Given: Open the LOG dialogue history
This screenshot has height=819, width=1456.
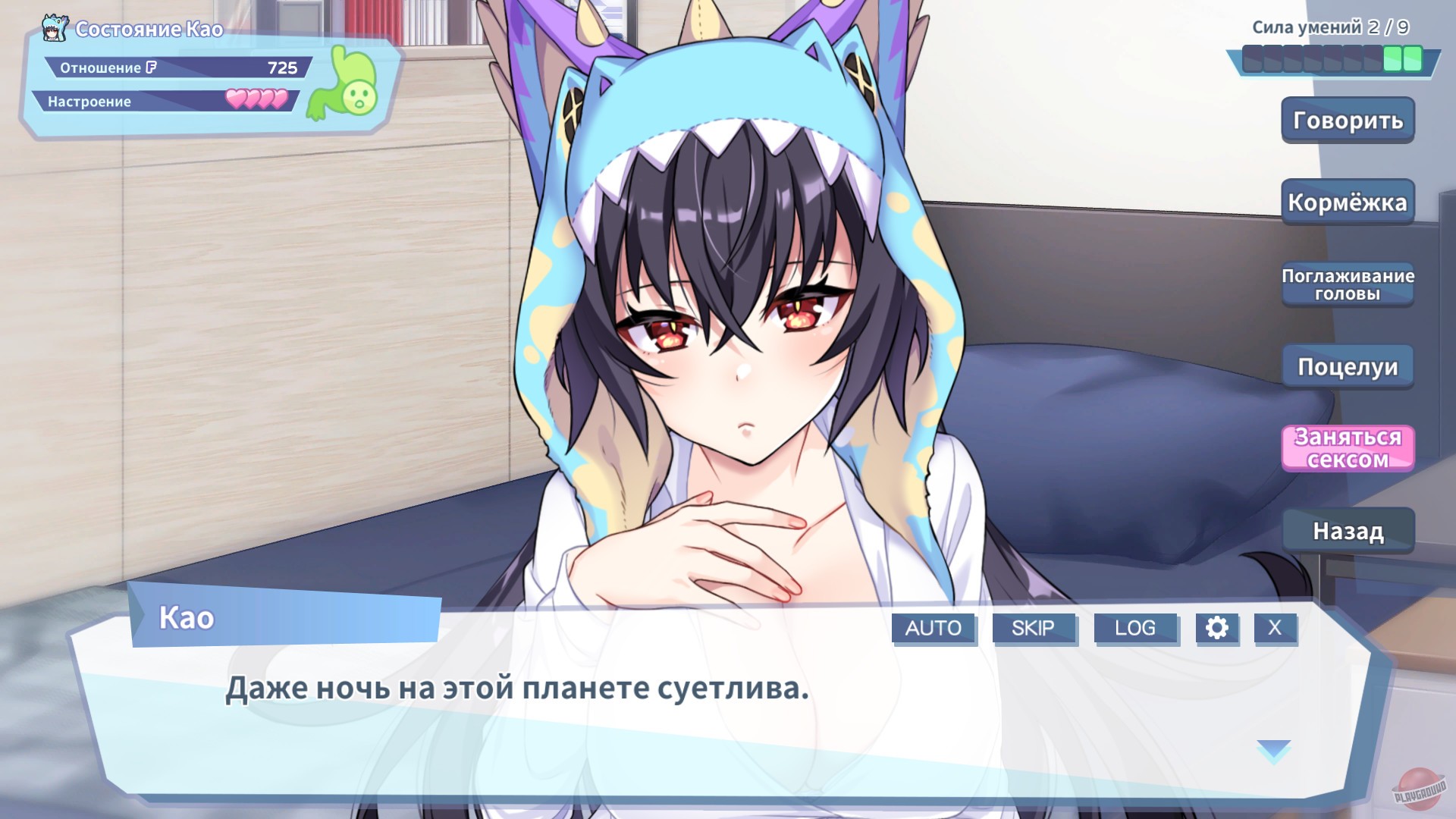Looking at the screenshot, I should [1136, 628].
